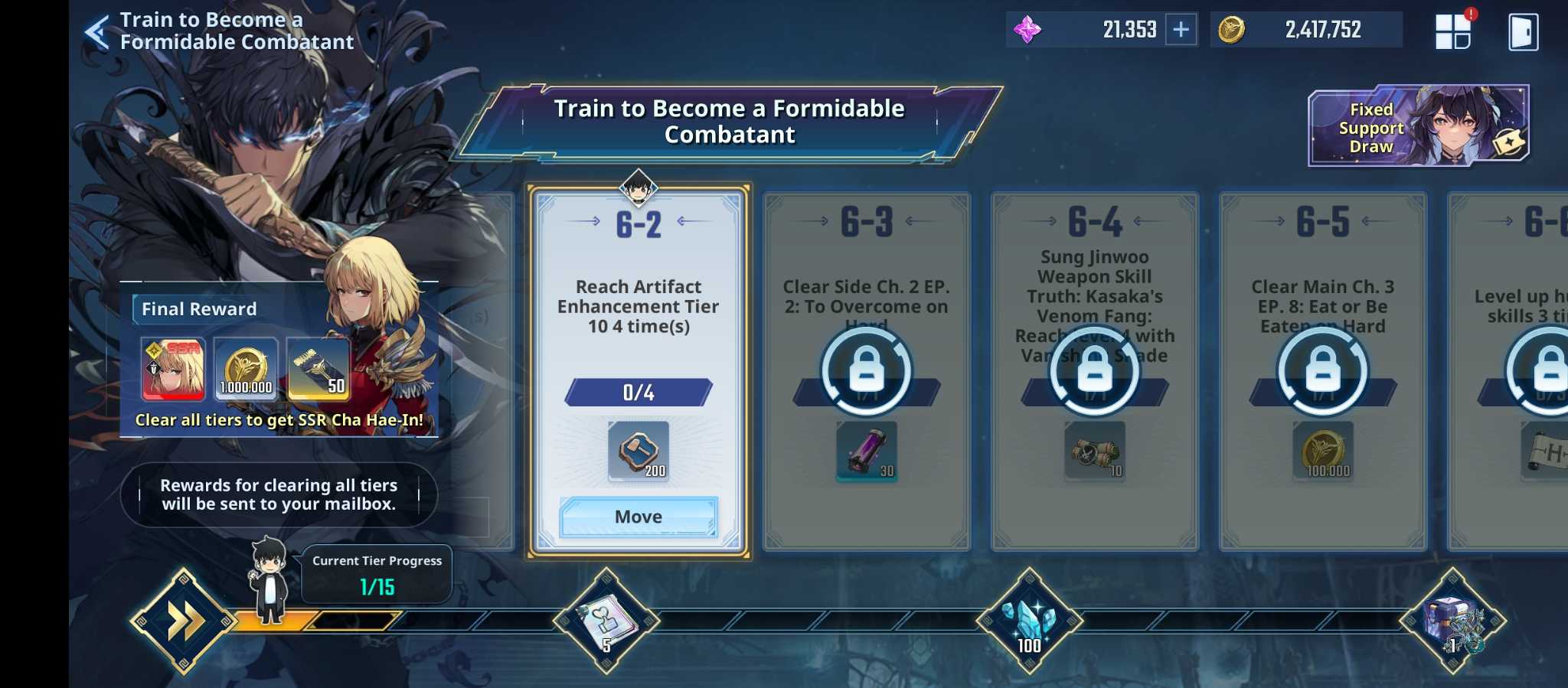This screenshot has height=688, width=1568.
Task: View the 100,000 gold reward on 6-5
Action: pos(1323,452)
